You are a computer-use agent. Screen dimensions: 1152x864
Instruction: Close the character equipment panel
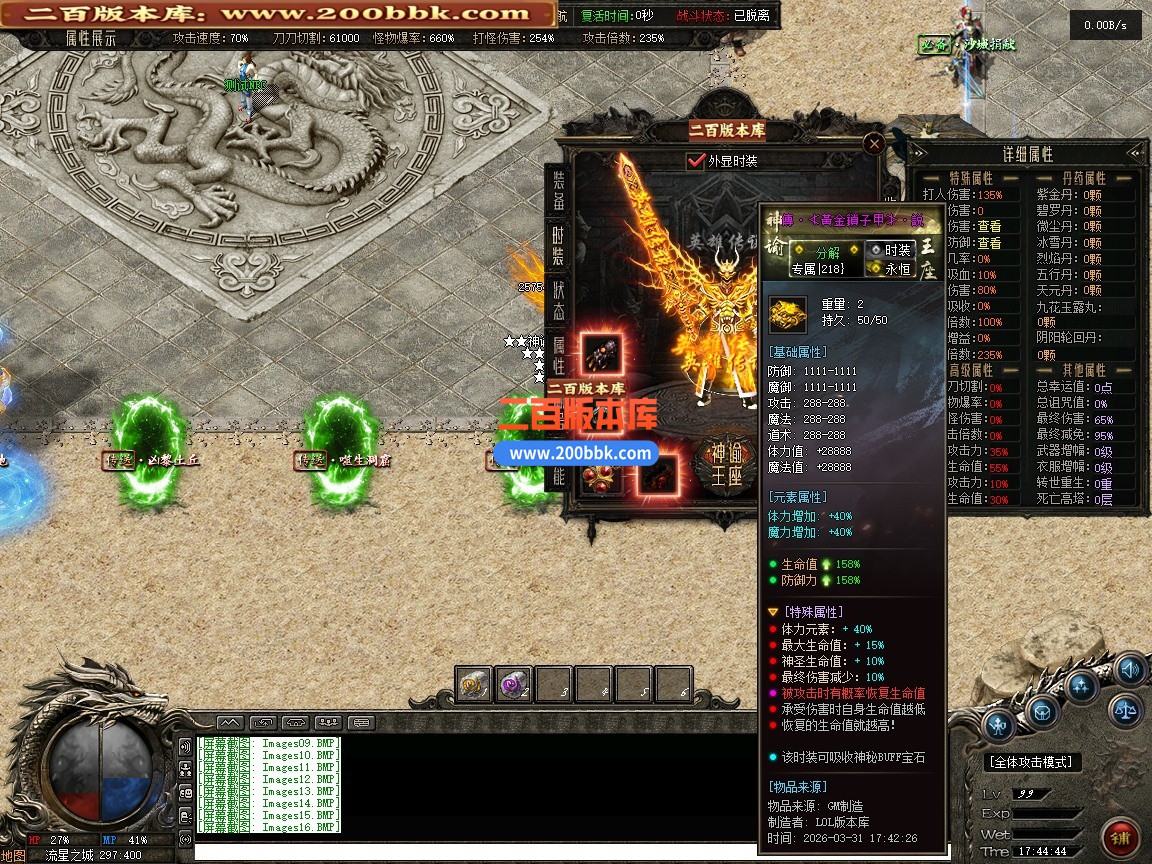tap(874, 144)
